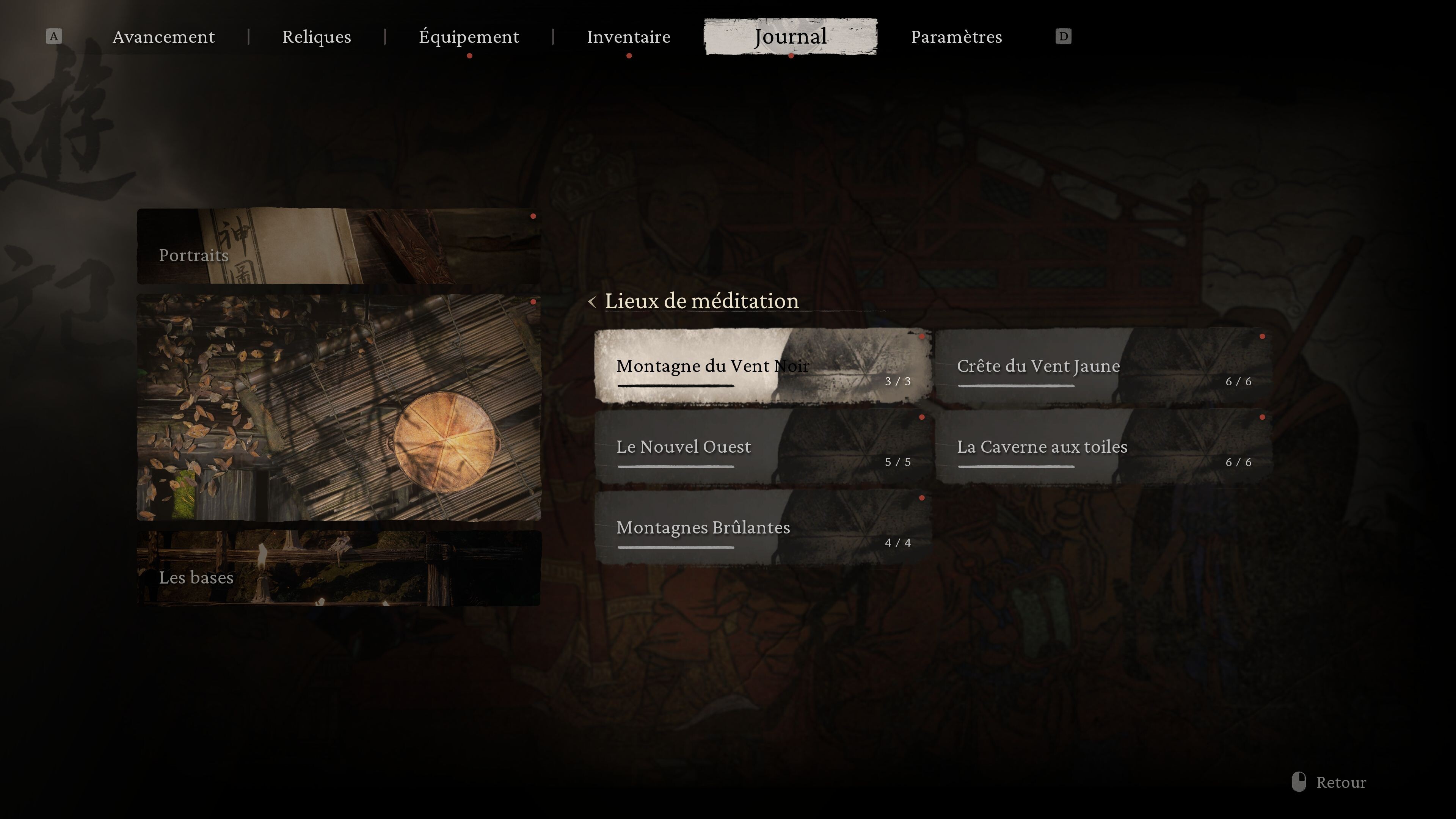Open the Les bases section

(339, 568)
